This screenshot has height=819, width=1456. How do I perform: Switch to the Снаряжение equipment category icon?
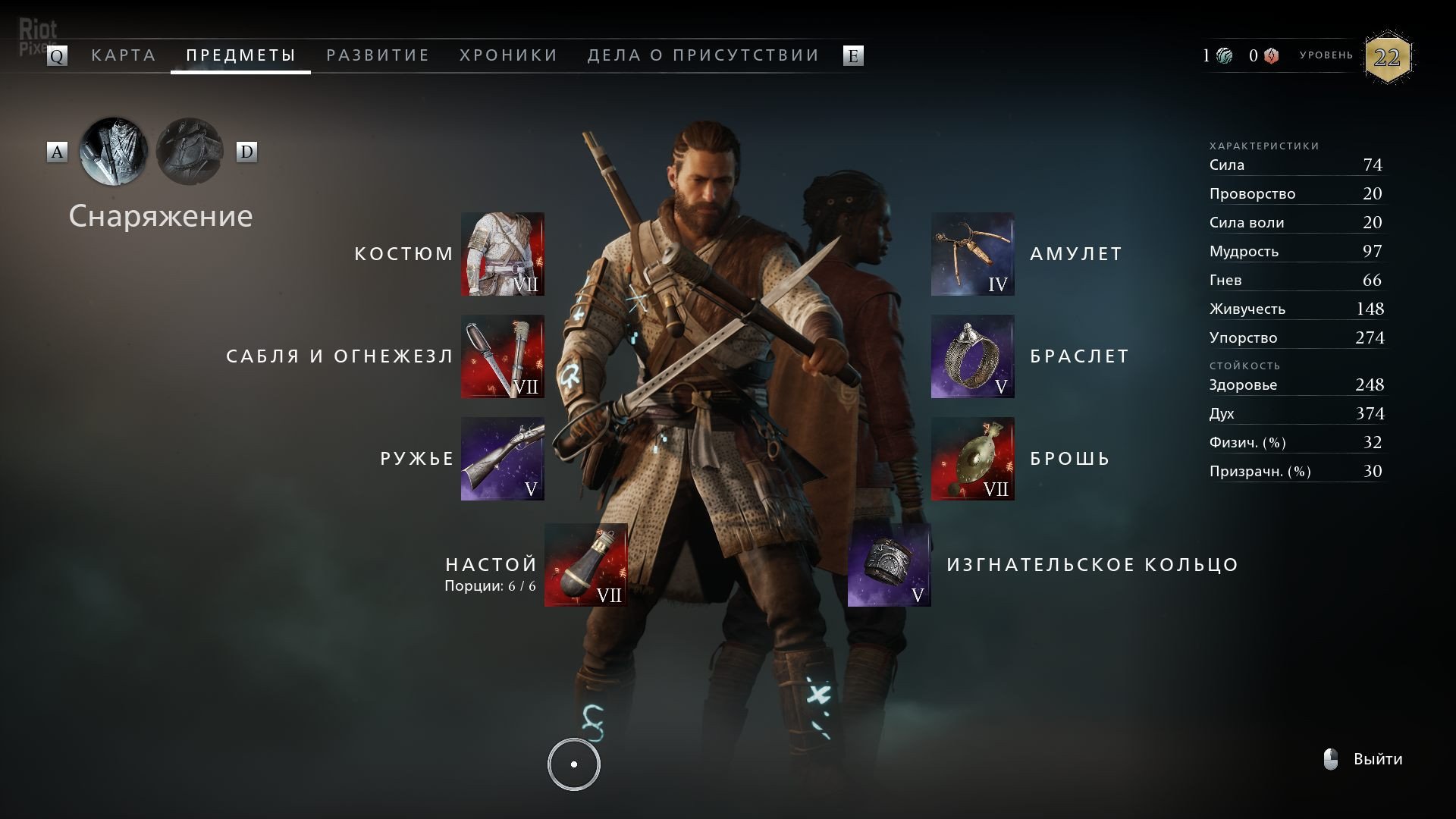coord(114,152)
